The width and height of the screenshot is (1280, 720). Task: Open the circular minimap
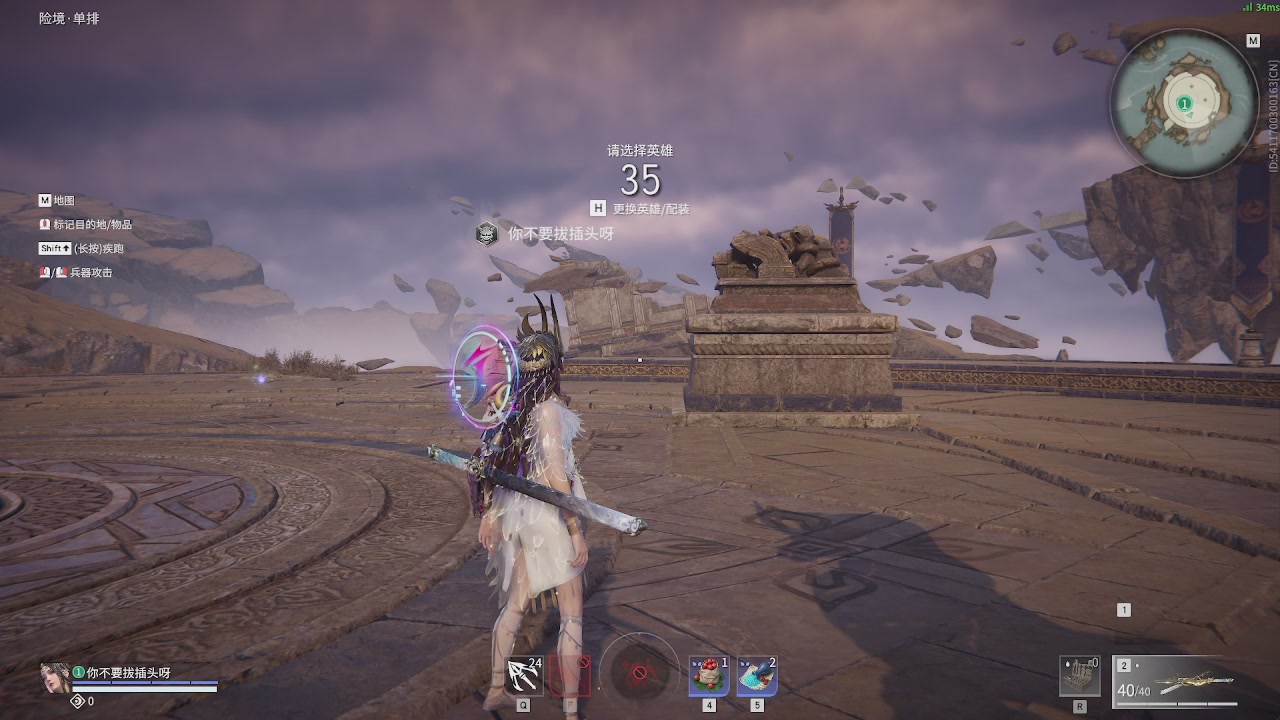1184,103
